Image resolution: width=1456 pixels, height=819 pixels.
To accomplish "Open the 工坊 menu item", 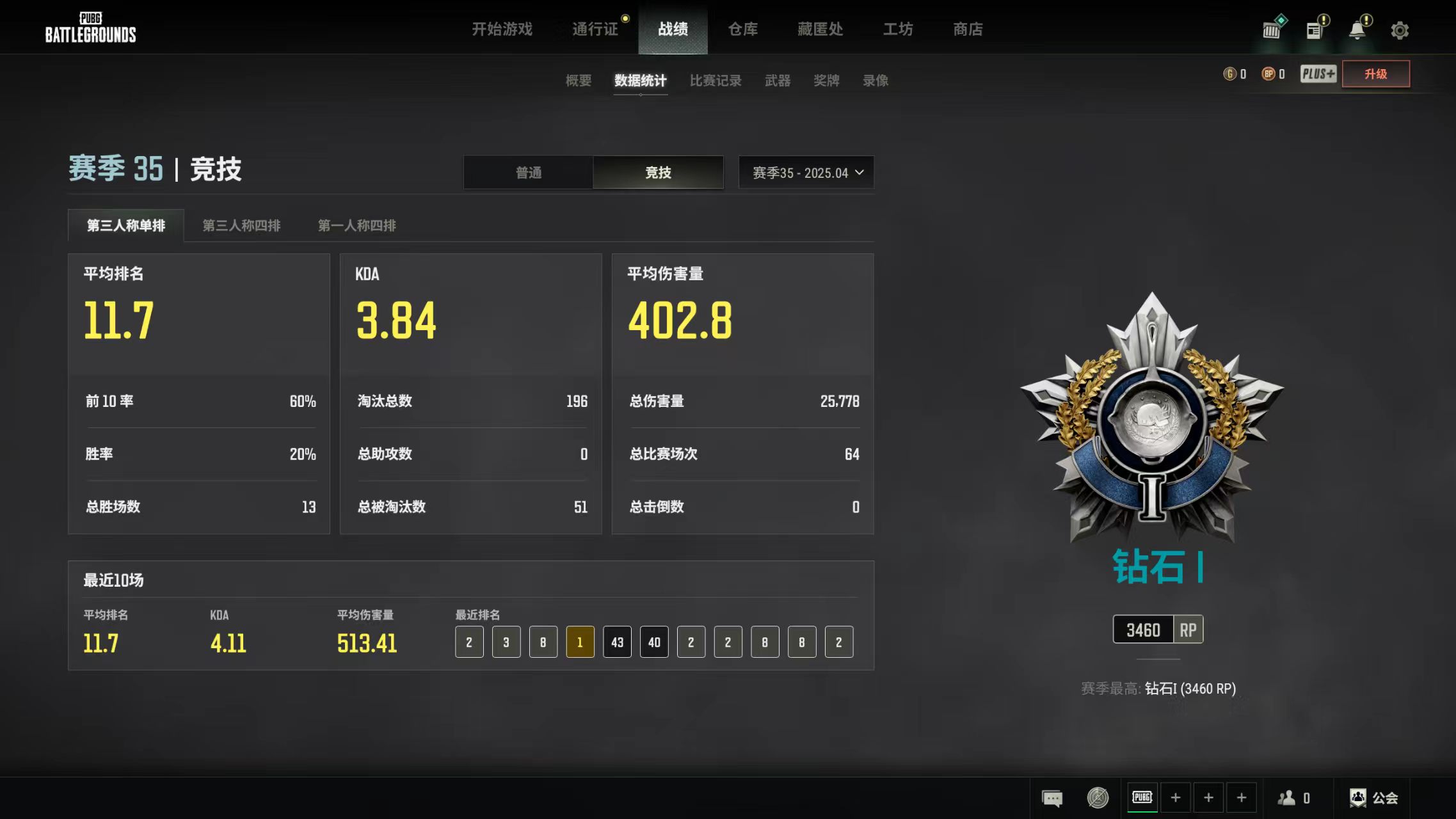I will (x=897, y=29).
